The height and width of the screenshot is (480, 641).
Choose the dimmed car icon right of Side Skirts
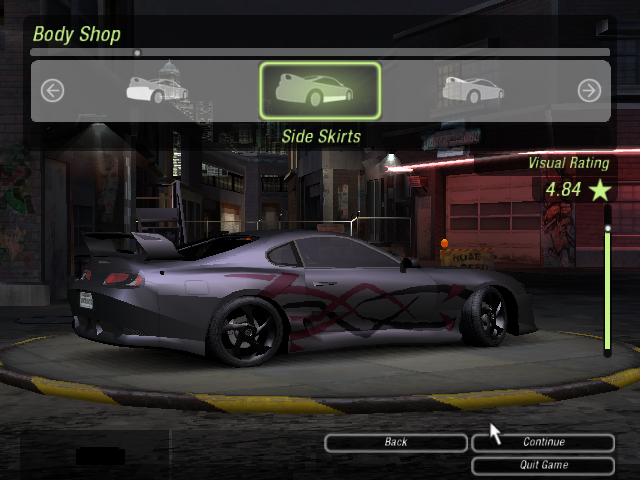tap(473, 91)
